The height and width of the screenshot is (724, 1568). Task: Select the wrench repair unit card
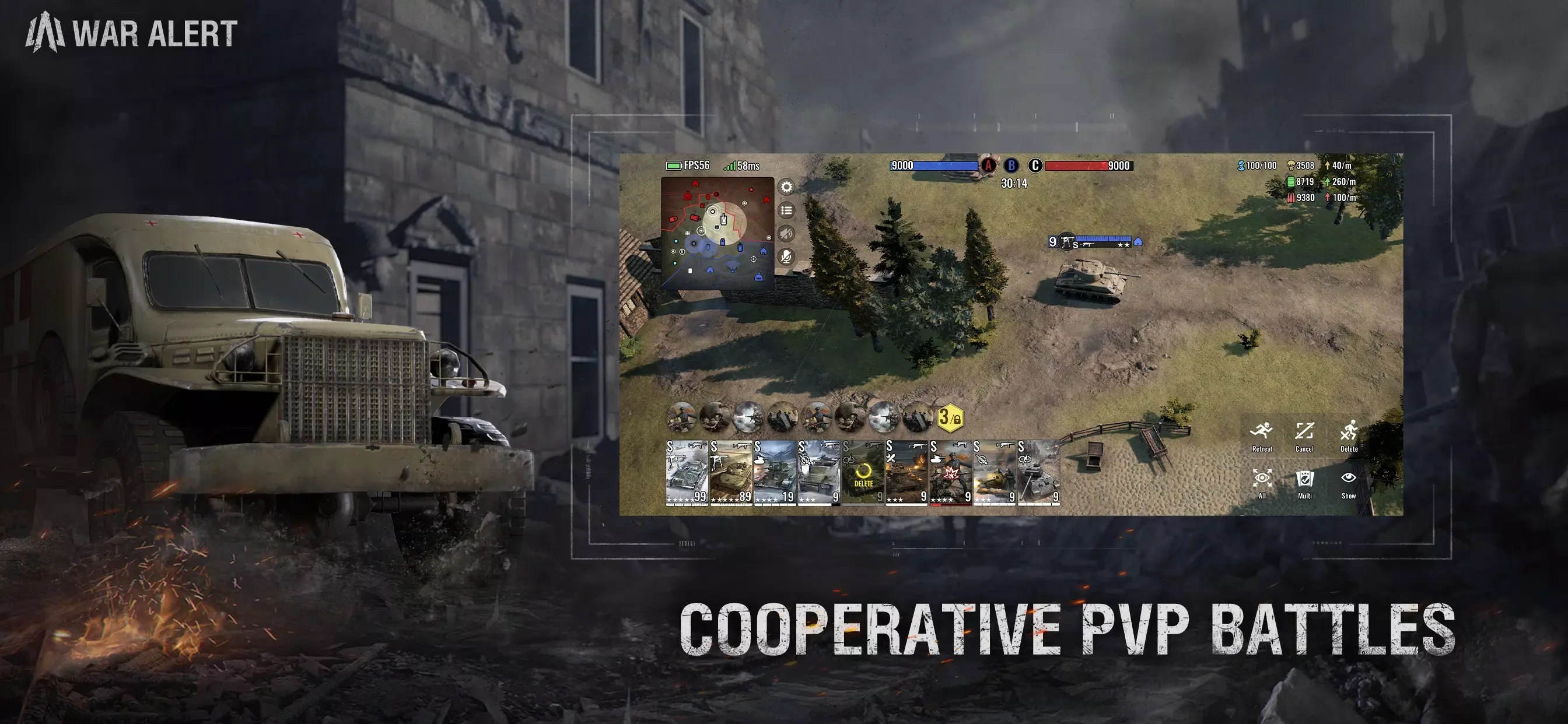tap(907, 473)
